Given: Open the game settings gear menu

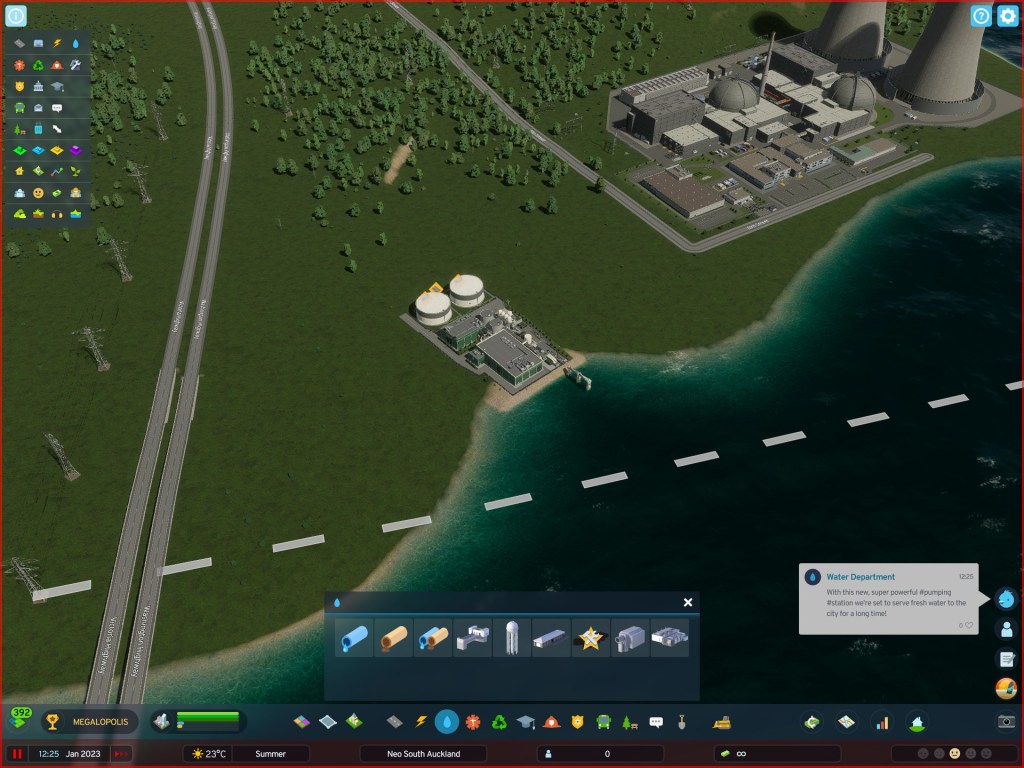Looking at the screenshot, I should coord(1007,16).
